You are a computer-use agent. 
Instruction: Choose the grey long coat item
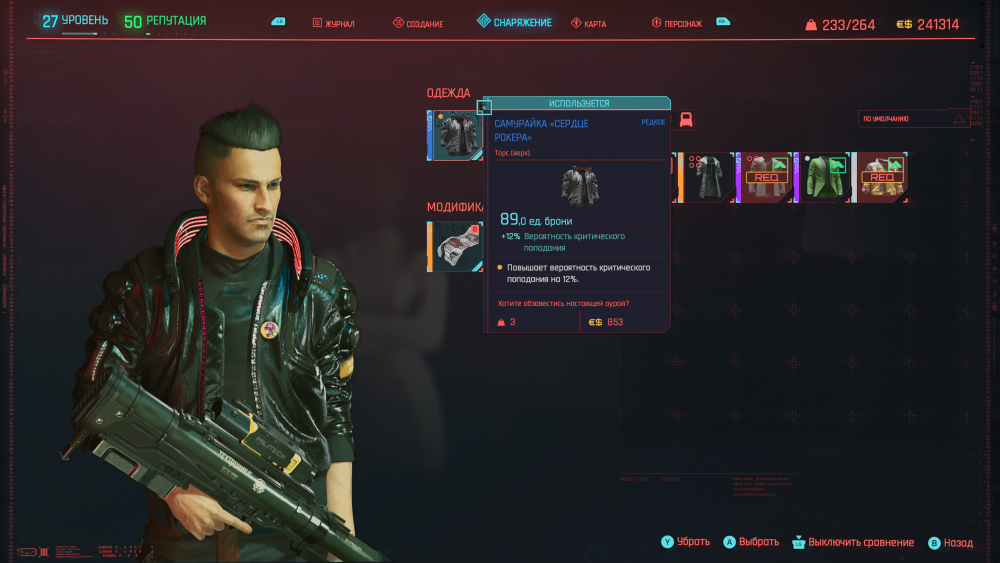[708, 177]
